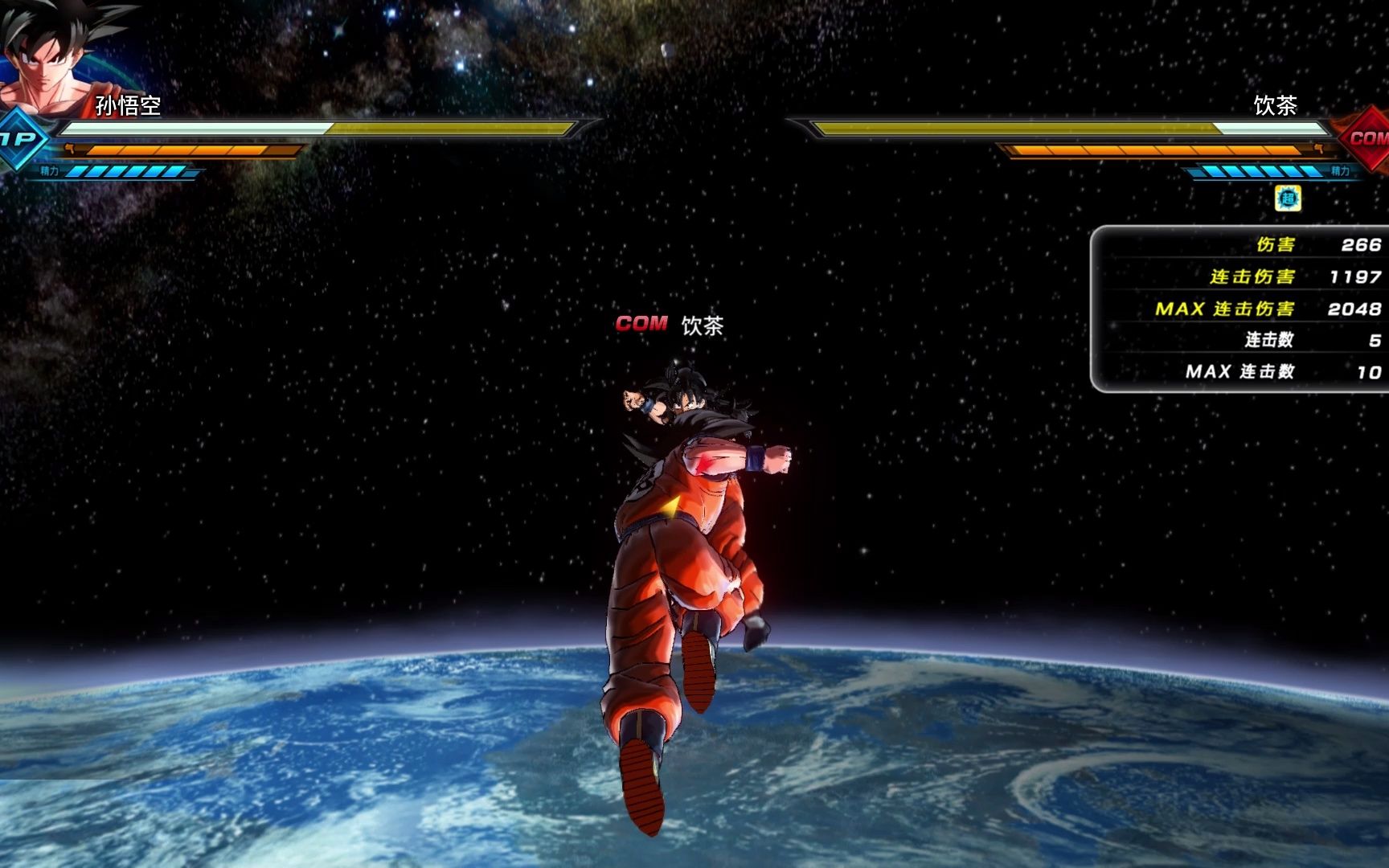Click Goku's character portrait
The width and height of the screenshot is (1389, 868).
48,56
